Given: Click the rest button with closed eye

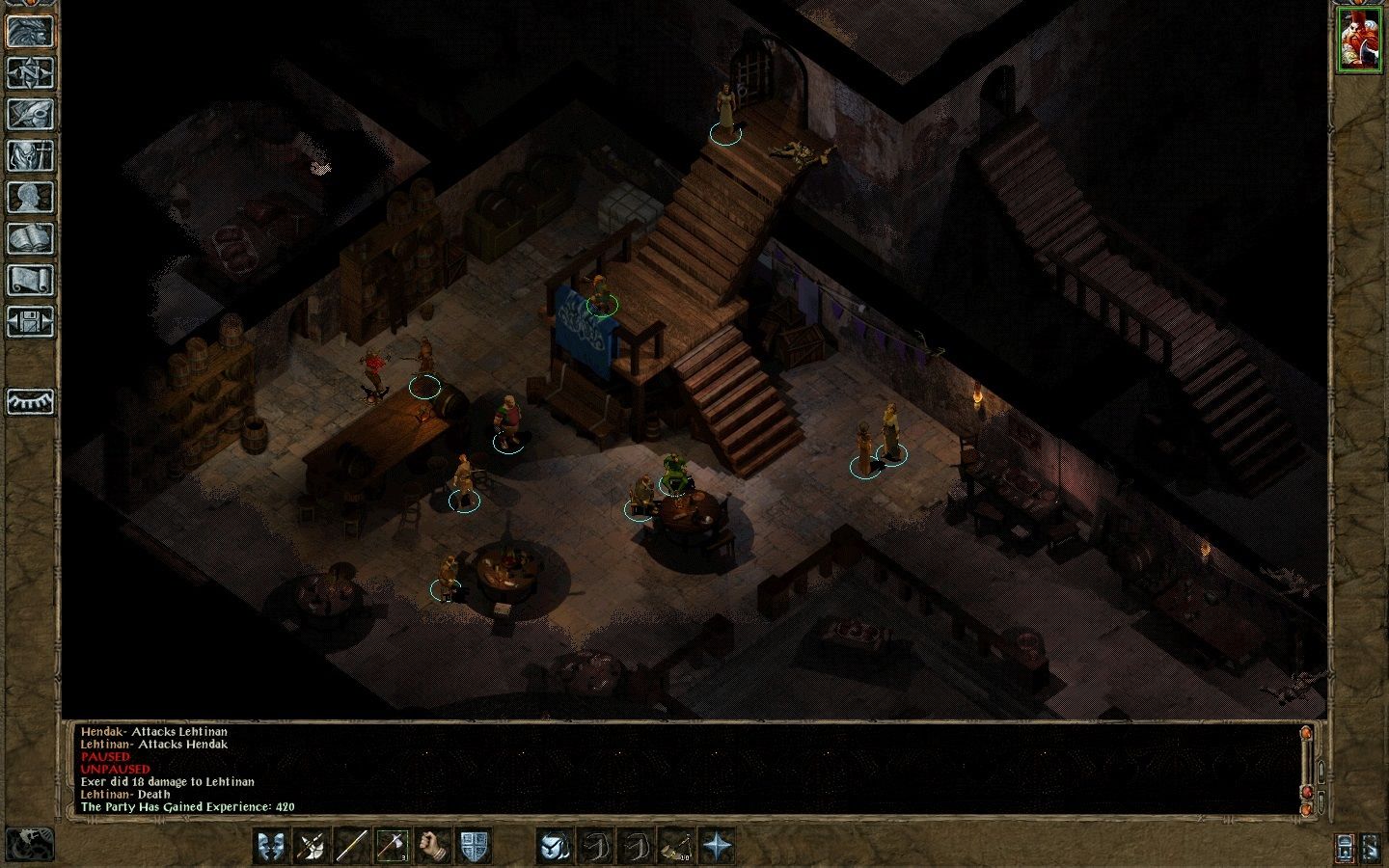Looking at the screenshot, I should [x=30, y=401].
